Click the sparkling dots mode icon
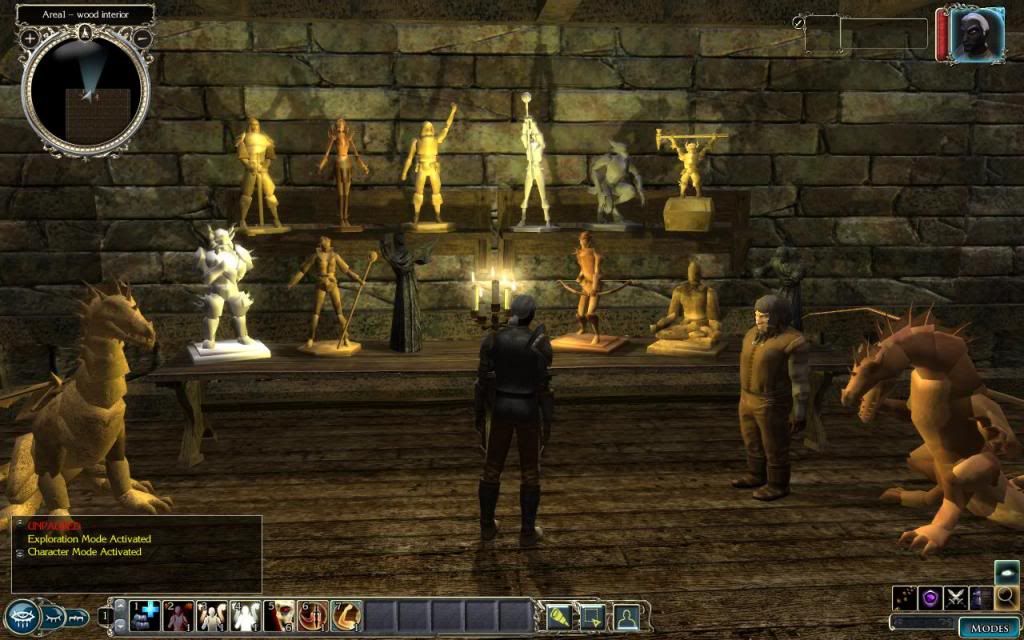This screenshot has width=1024, height=640. pyautogui.click(x=905, y=598)
